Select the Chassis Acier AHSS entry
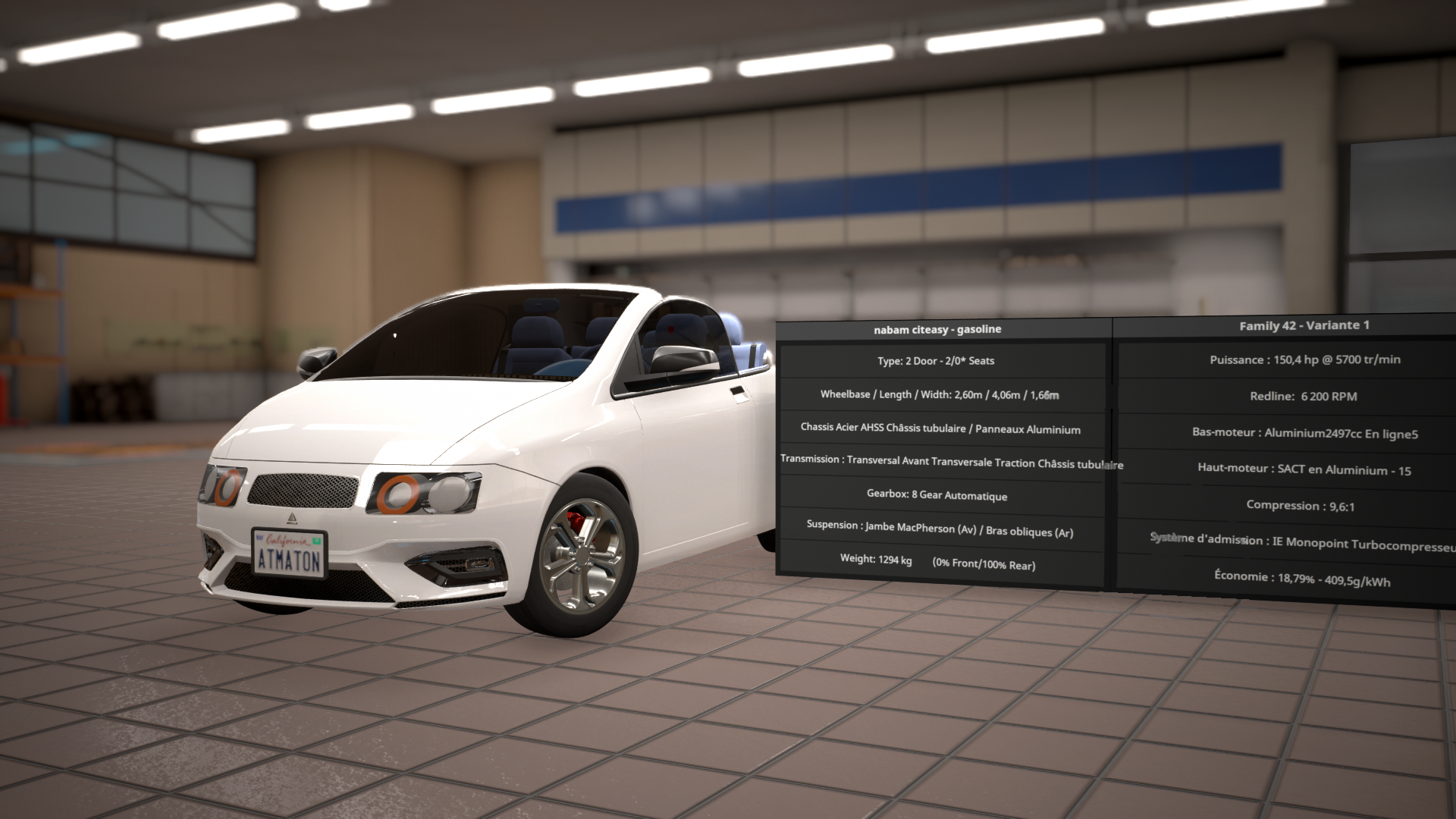This screenshot has width=1456, height=819. [940, 429]
